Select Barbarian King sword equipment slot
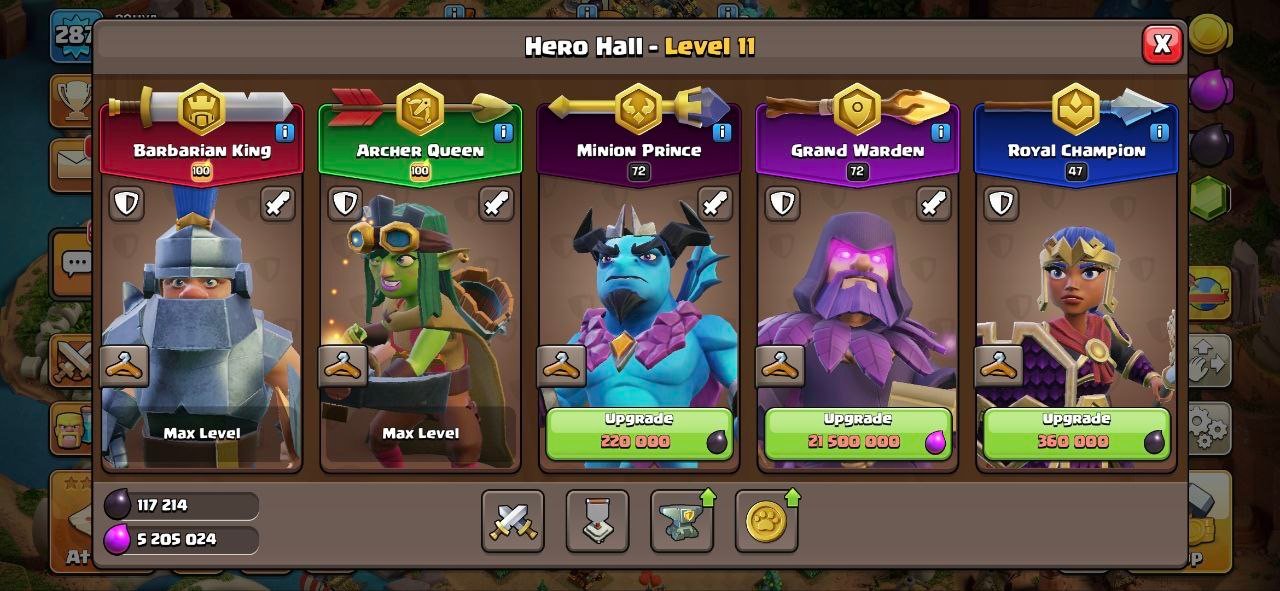This screenshot has height=591, width=1280. click(x=278, y=204)
